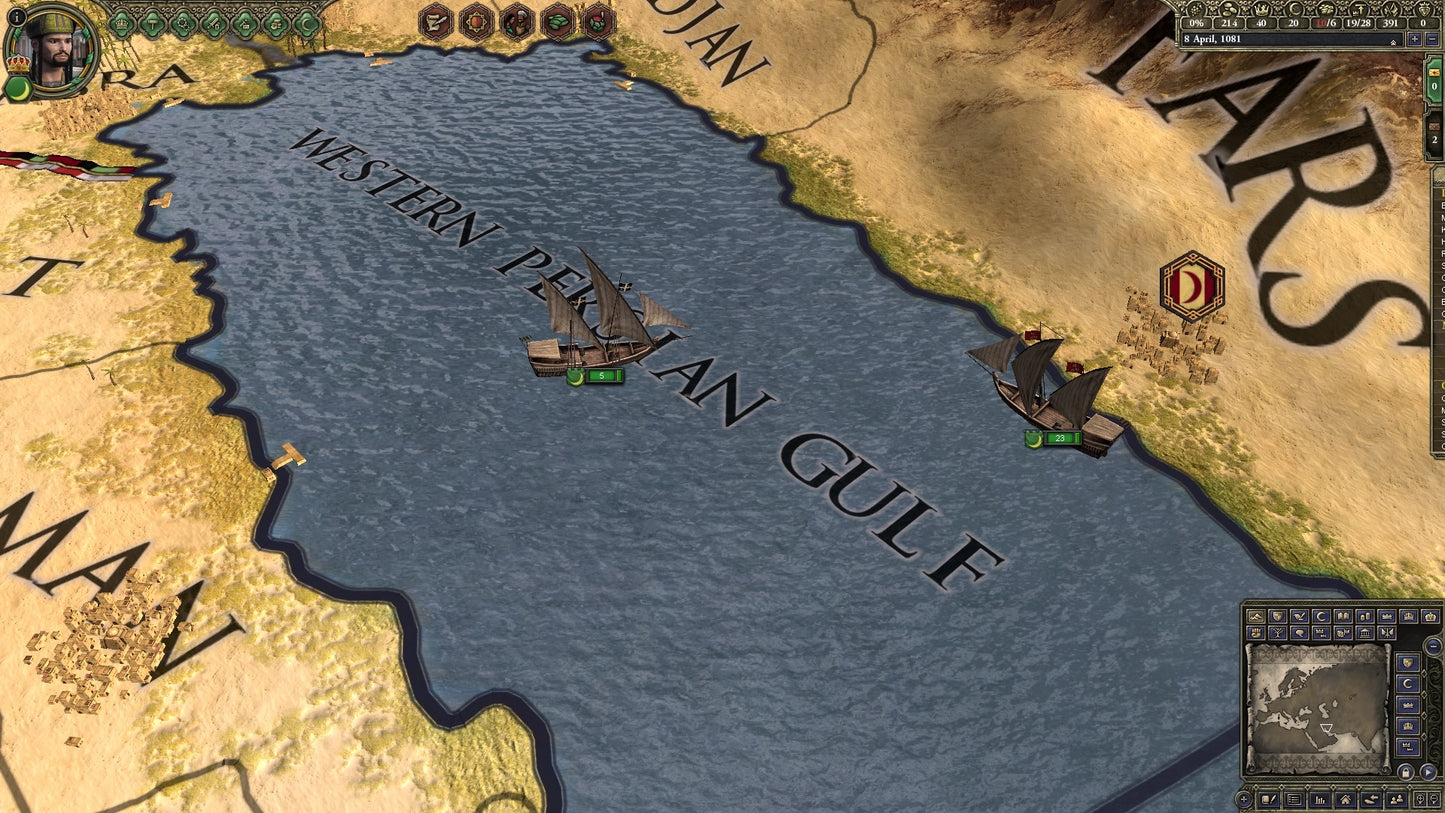Decrease game speed with the minus button
The height and width of the screenshot is (813, 1445).
tap(1434, 39)
